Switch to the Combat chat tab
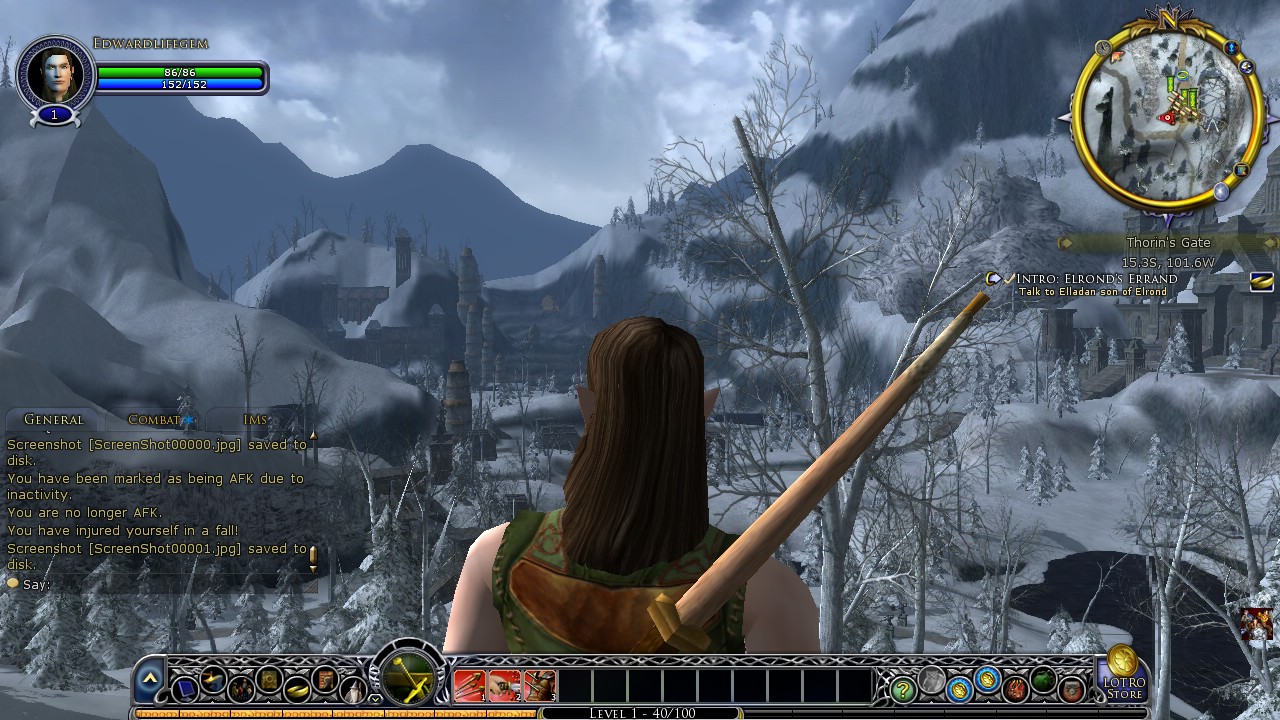Image resolution: width=1280 pixels, height=720 pixels. coord(154,420)
